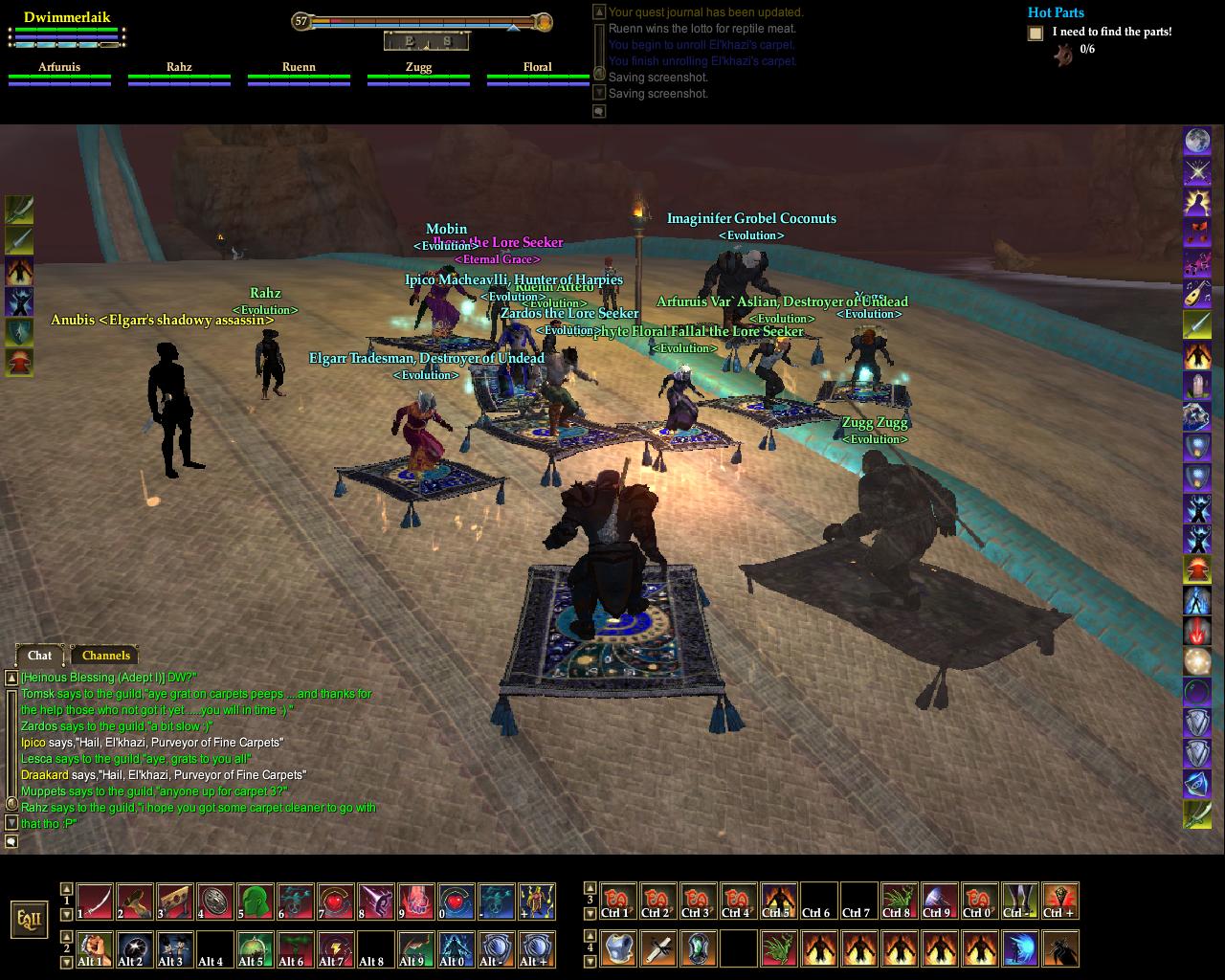Activate the blue energy blast hotbar icon
Viewport: 1225px width, 980px height.
[x=1020, y=948]
